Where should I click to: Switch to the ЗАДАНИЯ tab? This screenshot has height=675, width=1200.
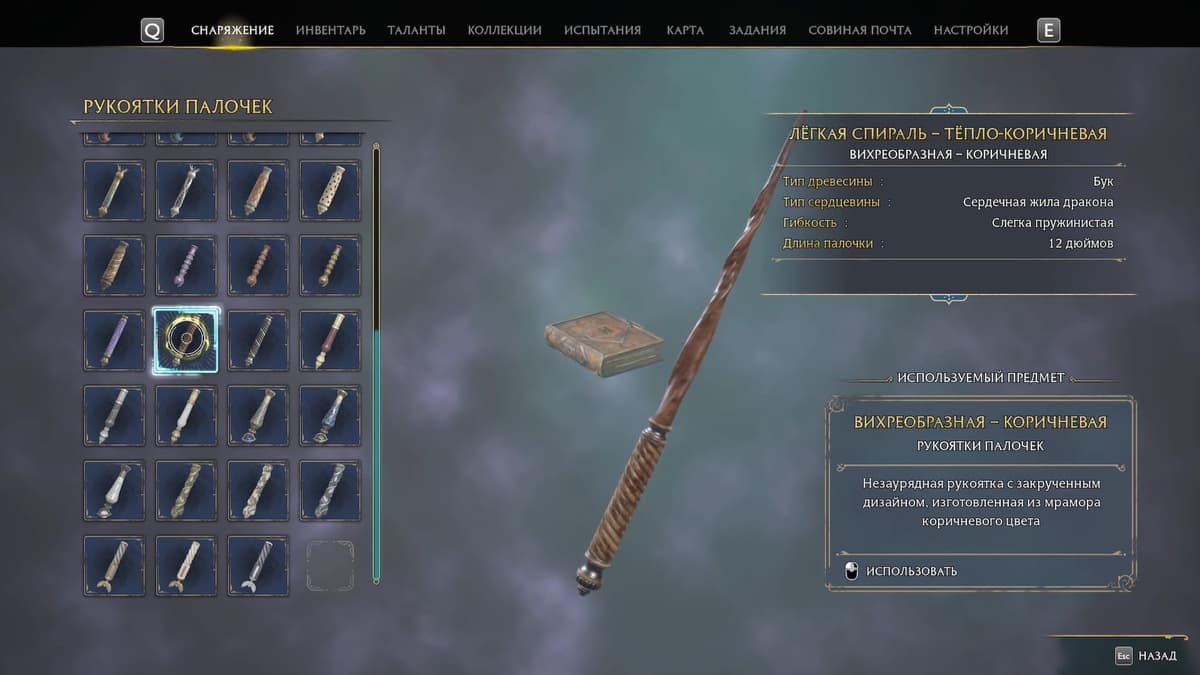(x=757, y=30)
